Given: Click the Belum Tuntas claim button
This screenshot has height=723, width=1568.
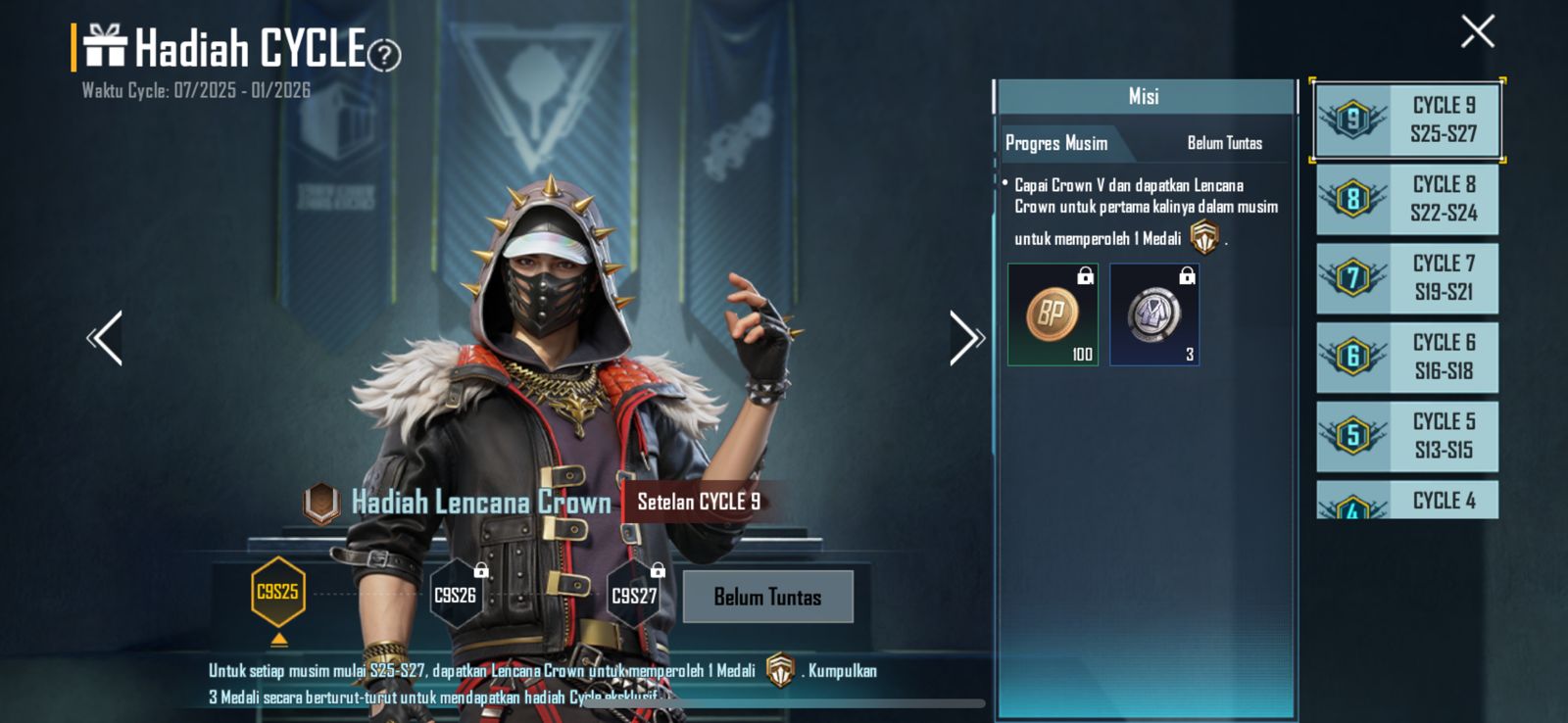Looking at the screenshot, I should pos(767,597).
